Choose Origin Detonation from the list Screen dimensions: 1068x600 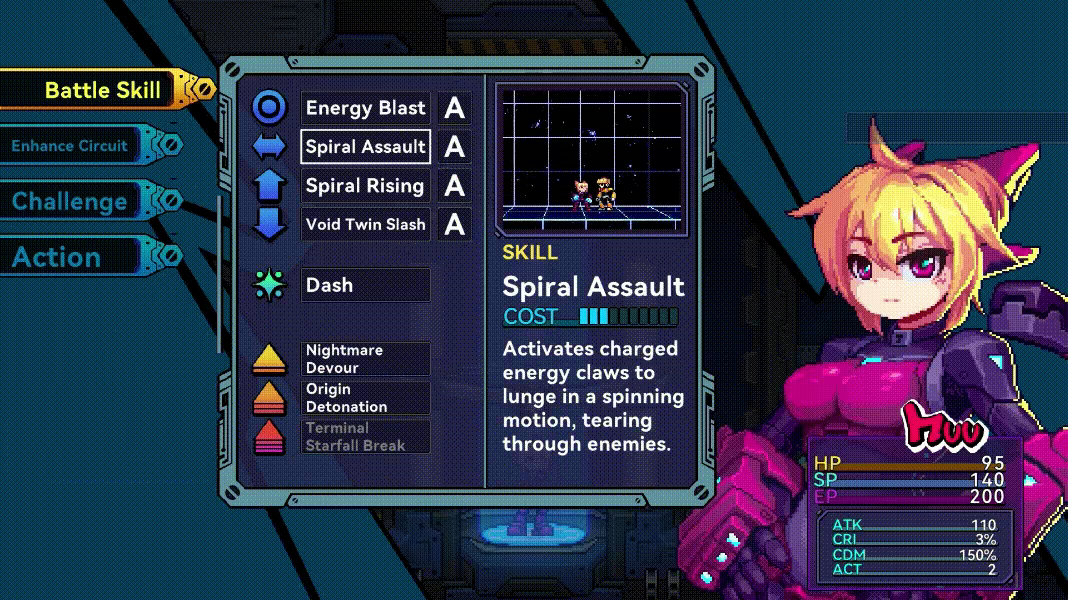[366, 398]
